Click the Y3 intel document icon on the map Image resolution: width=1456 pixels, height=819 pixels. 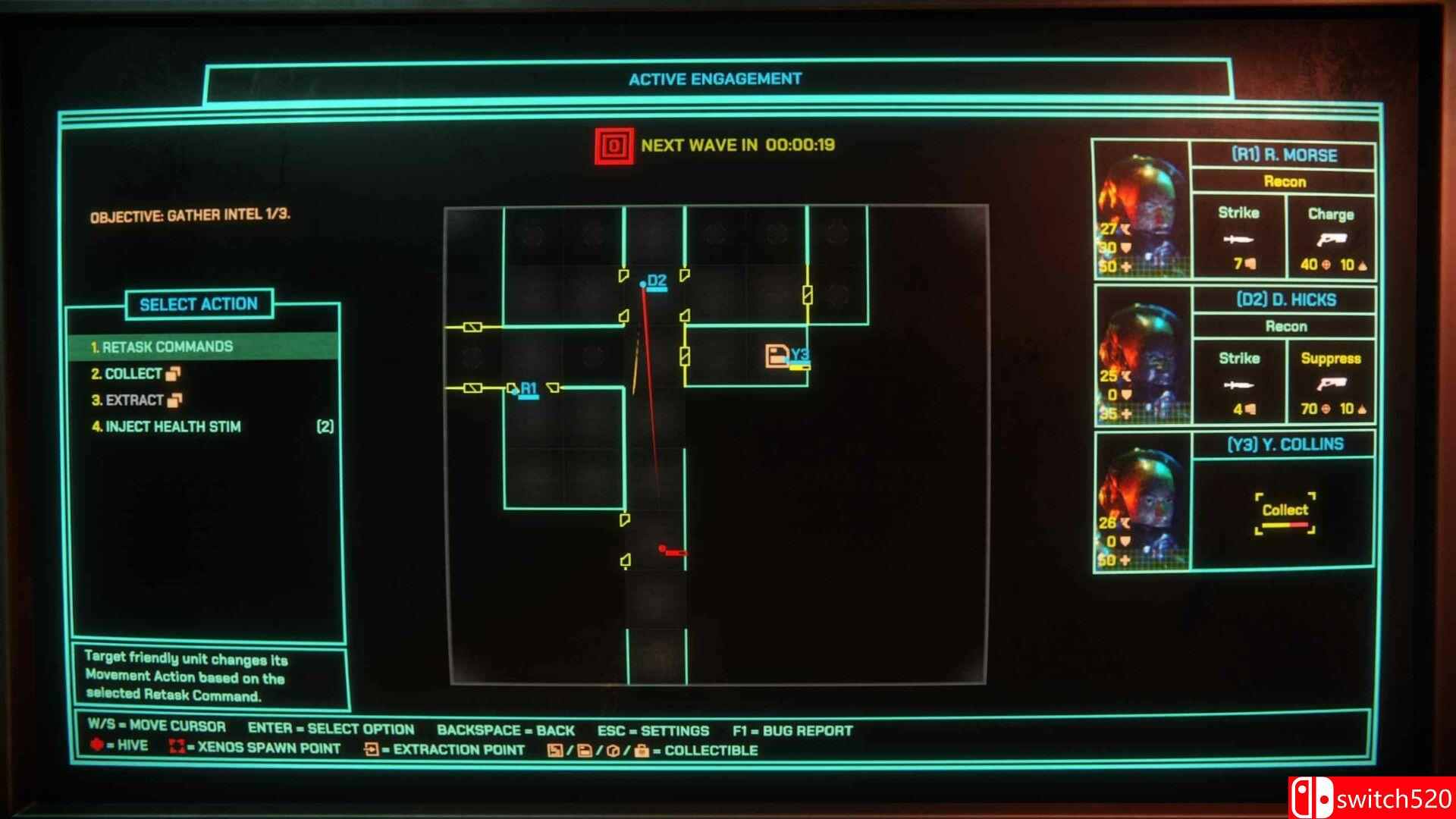click(777, 353)
